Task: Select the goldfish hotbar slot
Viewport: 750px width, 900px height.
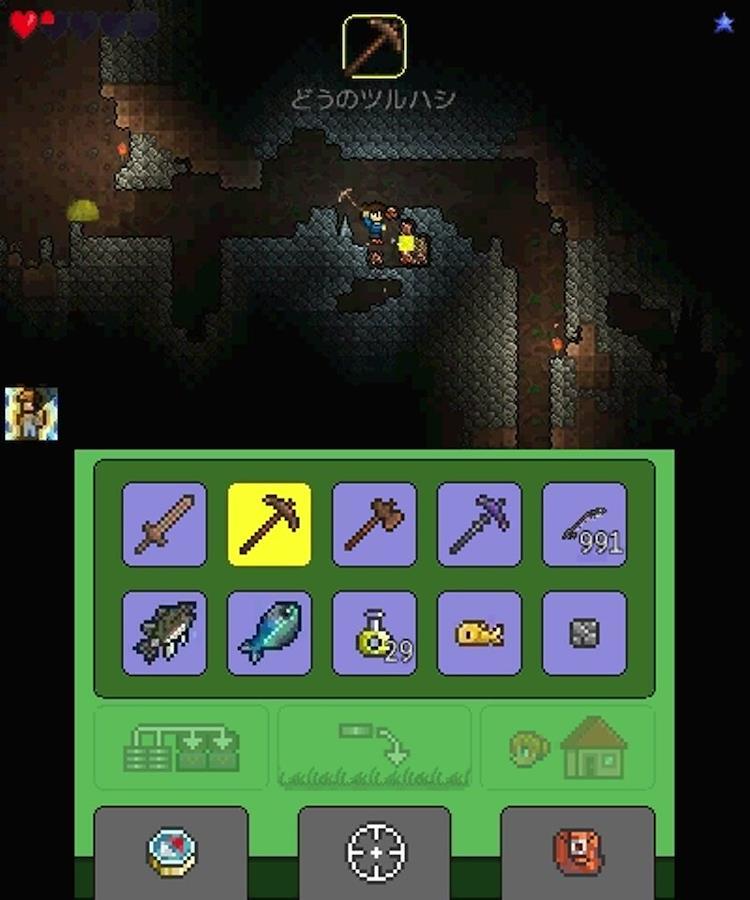Action: [x=479, y=632]
